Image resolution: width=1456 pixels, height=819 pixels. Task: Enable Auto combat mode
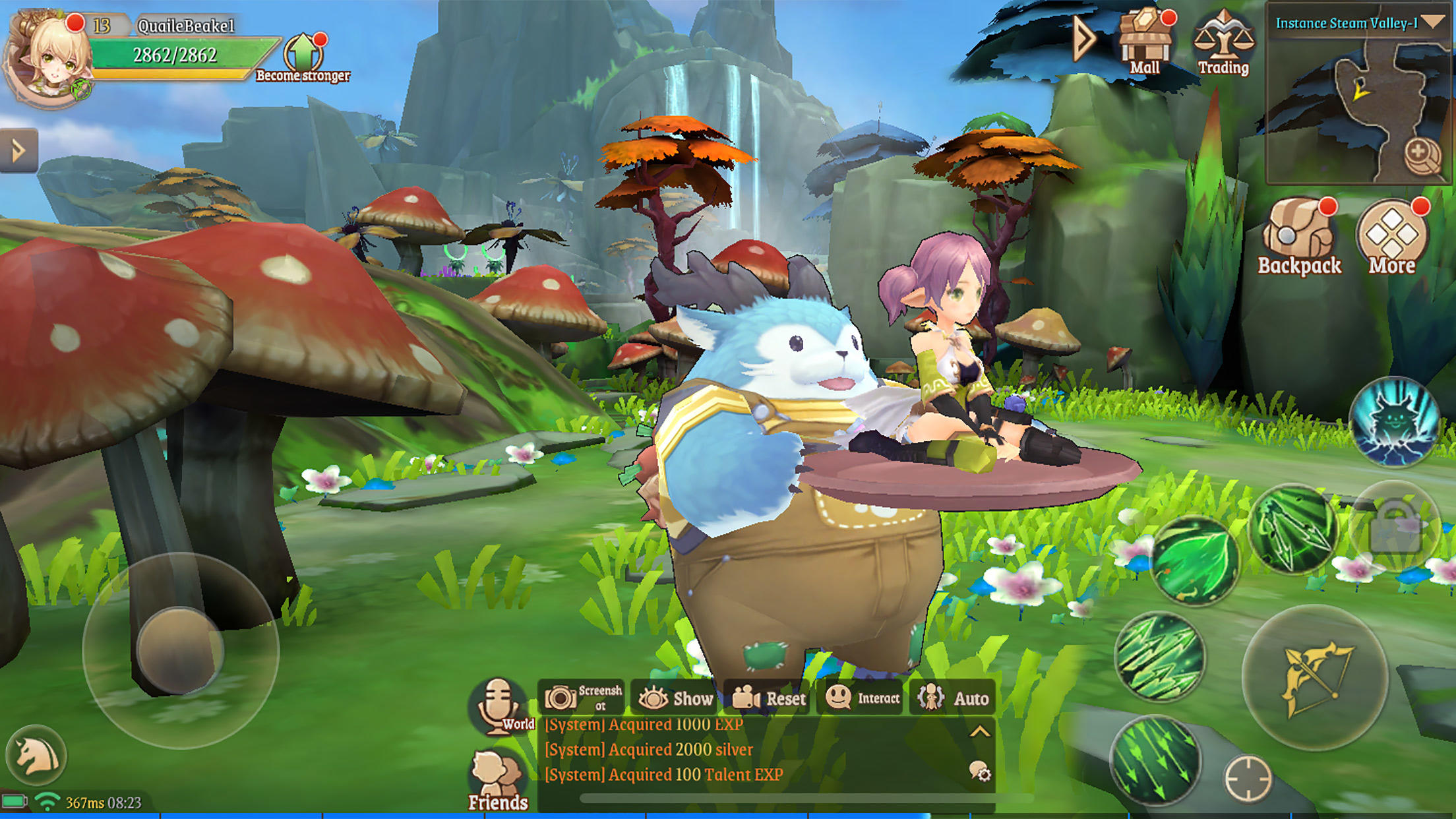pyautogui.click(x=954, y=698)
